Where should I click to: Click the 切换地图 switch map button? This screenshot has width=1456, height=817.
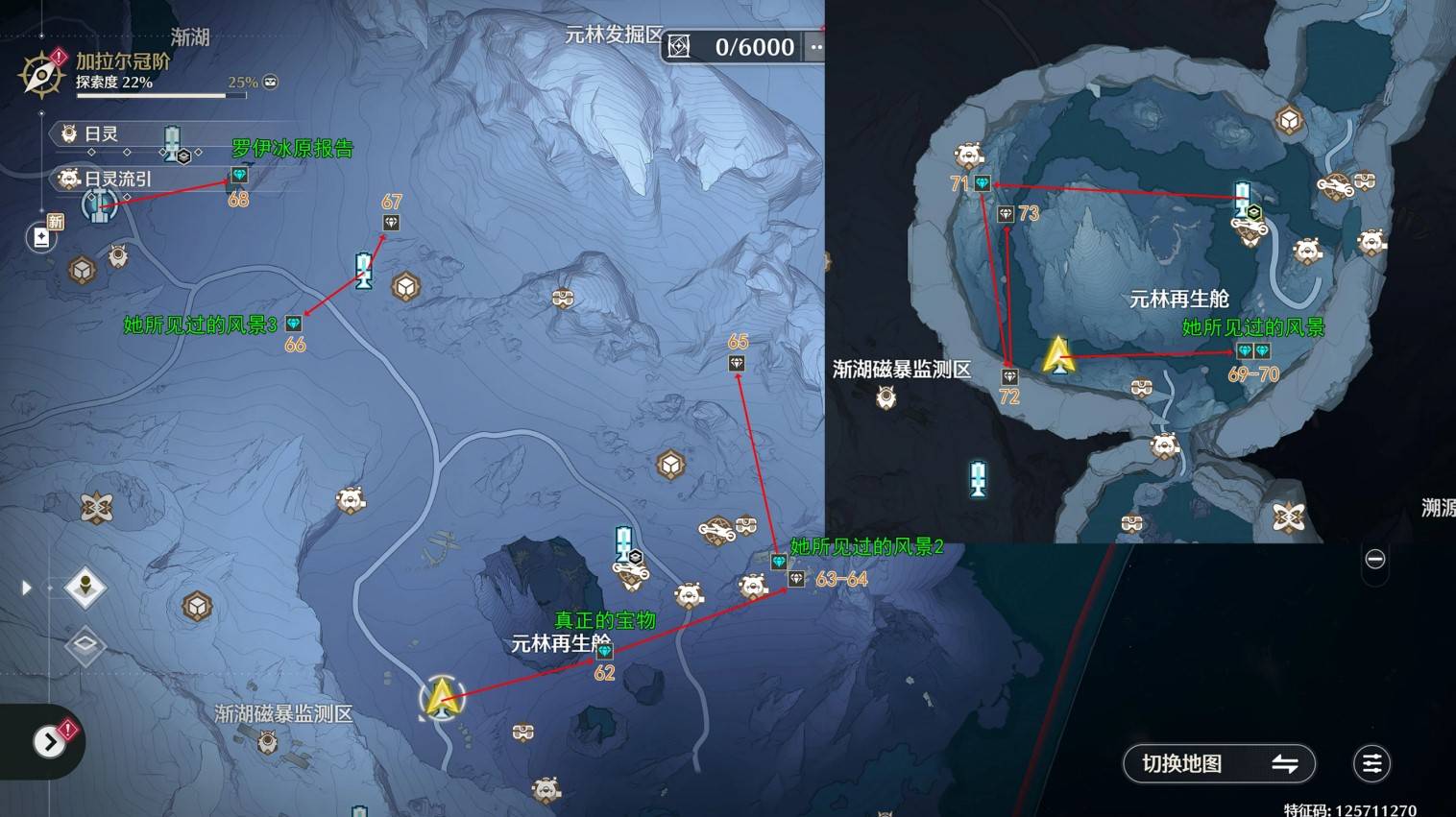1218,764
